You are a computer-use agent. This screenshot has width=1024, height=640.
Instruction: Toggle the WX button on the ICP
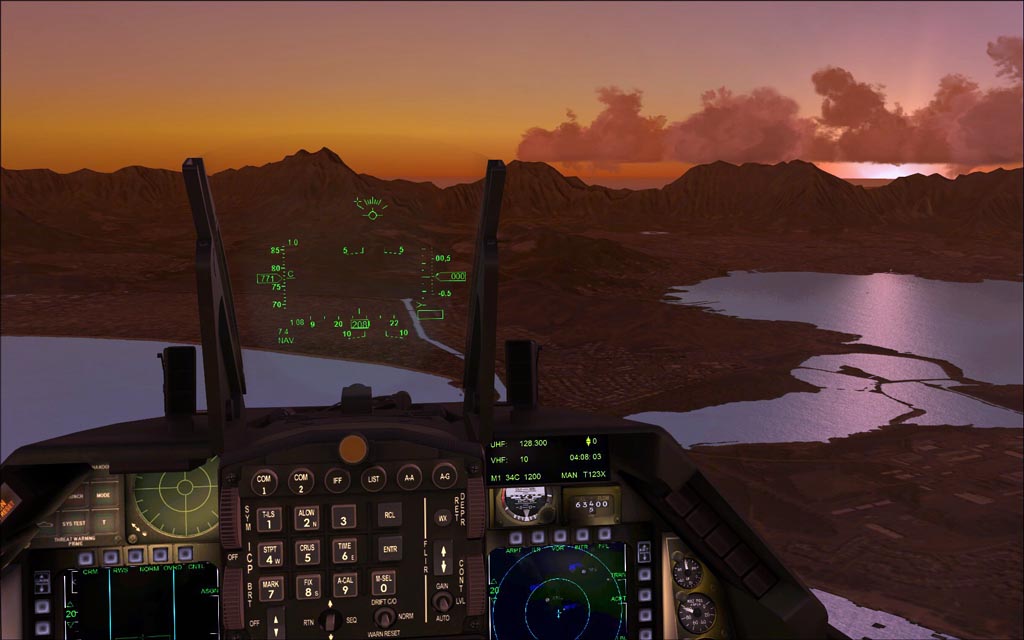[x=443, y=518]
